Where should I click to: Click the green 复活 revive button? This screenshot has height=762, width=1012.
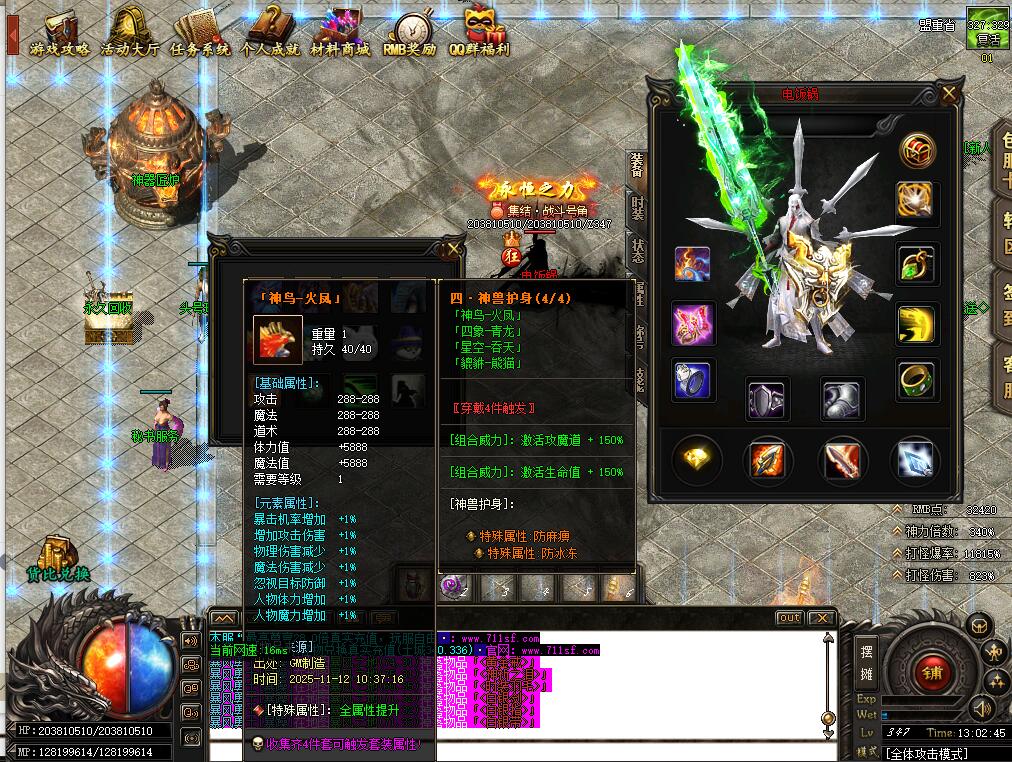point(986,34)
